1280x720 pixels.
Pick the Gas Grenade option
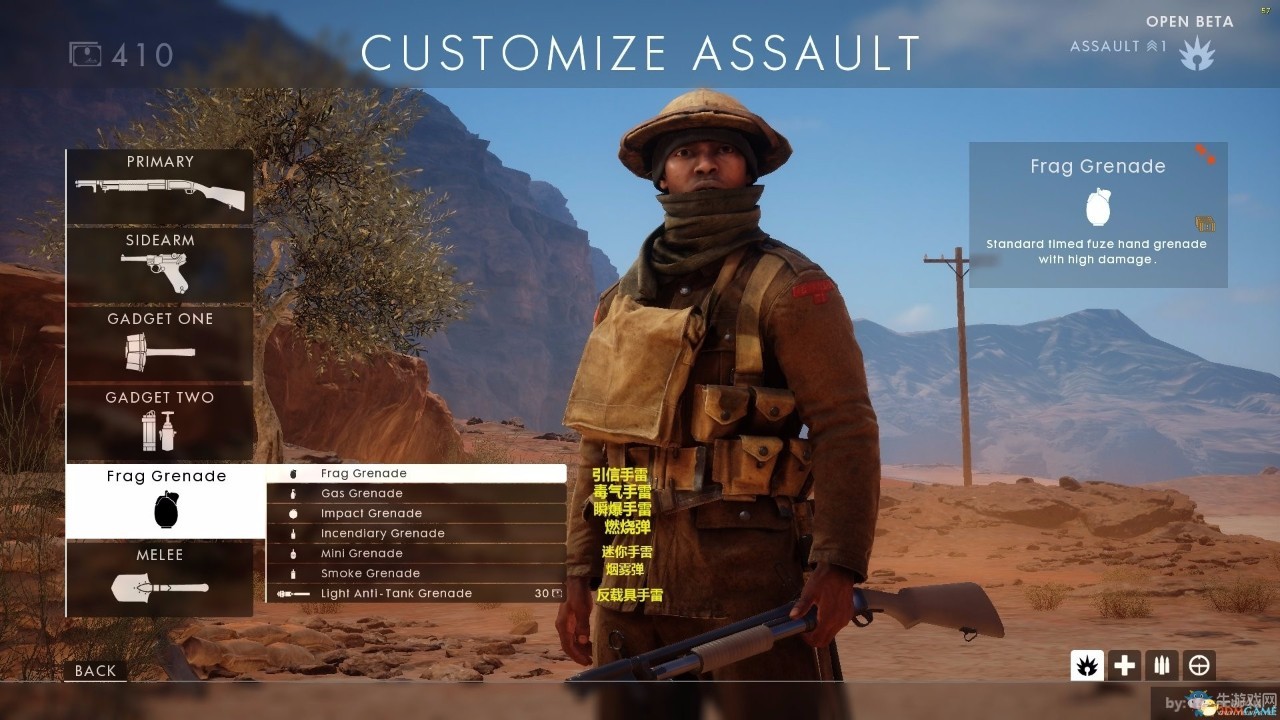point(416,493)
